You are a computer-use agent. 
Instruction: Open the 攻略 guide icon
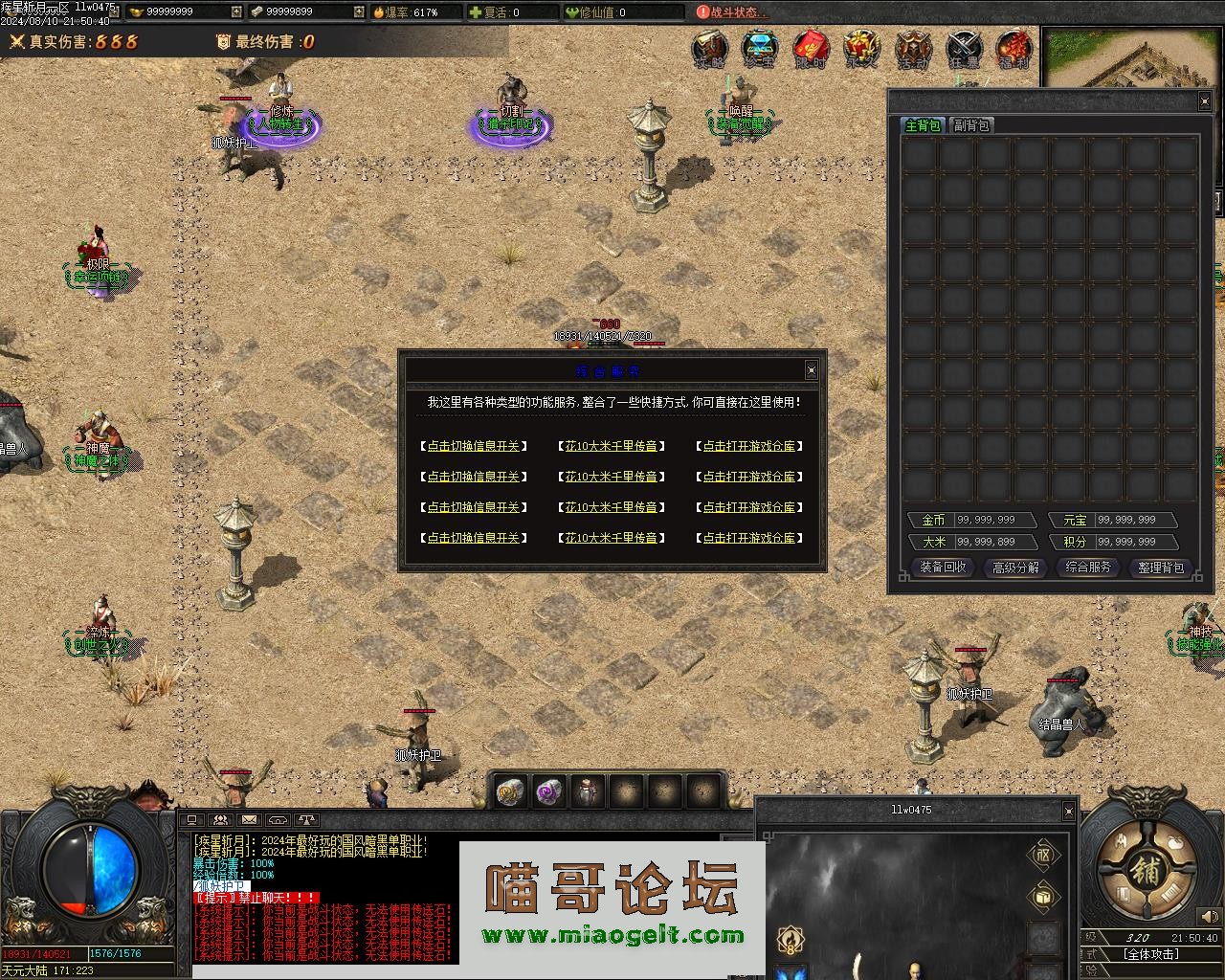(709, 49)
